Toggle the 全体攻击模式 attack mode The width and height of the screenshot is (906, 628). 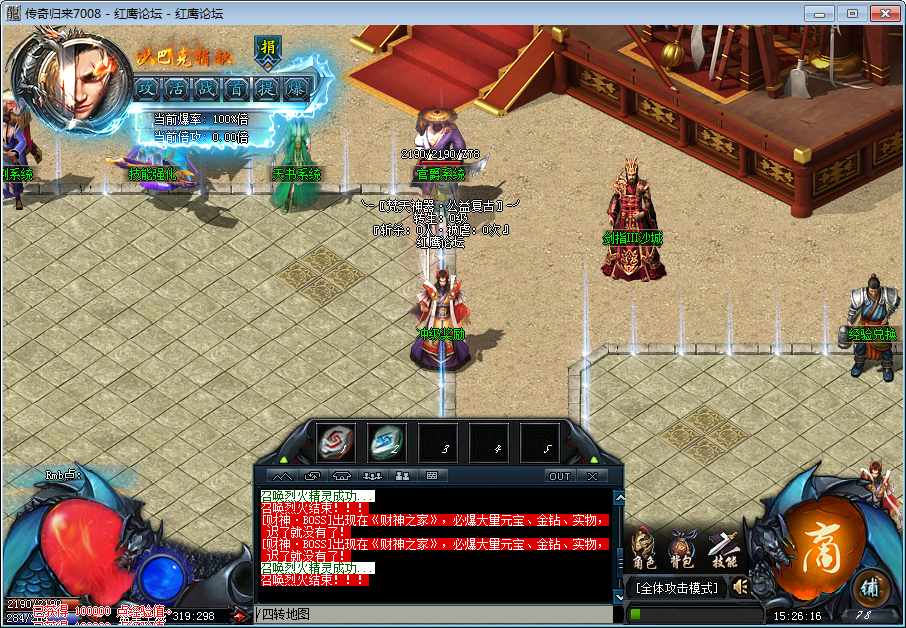coord(679,588)
